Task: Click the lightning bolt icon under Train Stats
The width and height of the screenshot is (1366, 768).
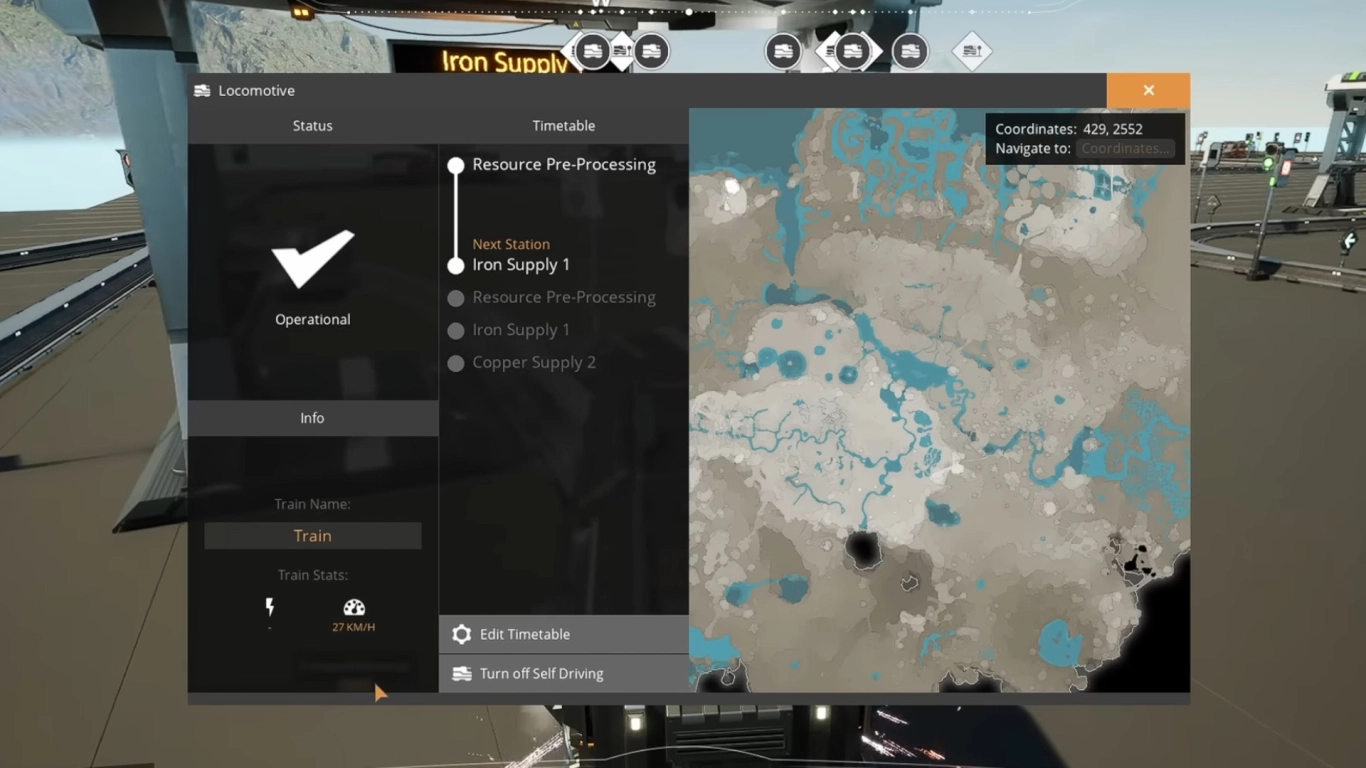Action: coord(269,604)
